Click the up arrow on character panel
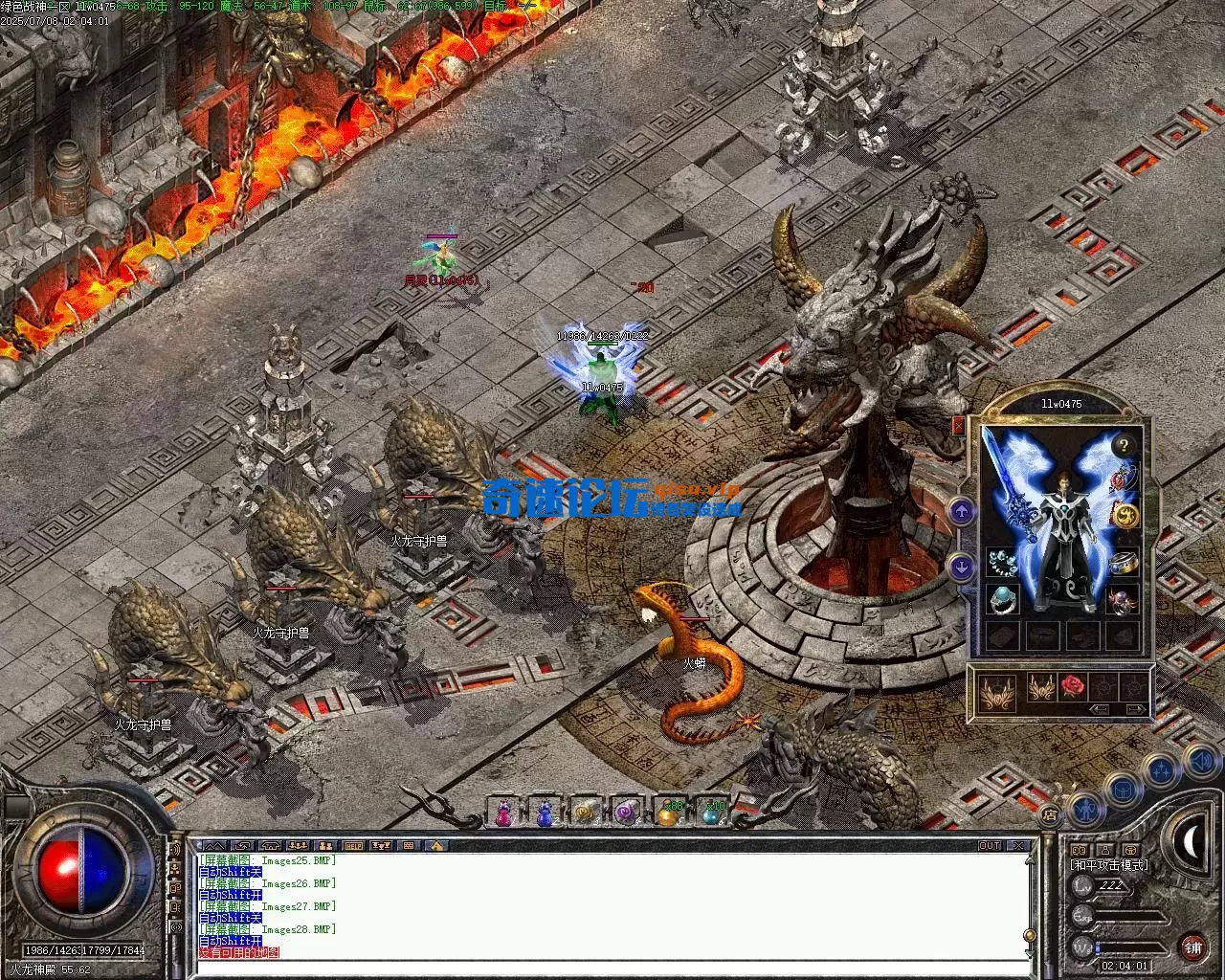The height and width of the screenshot is (980, 1225). (x=962, y=511)
